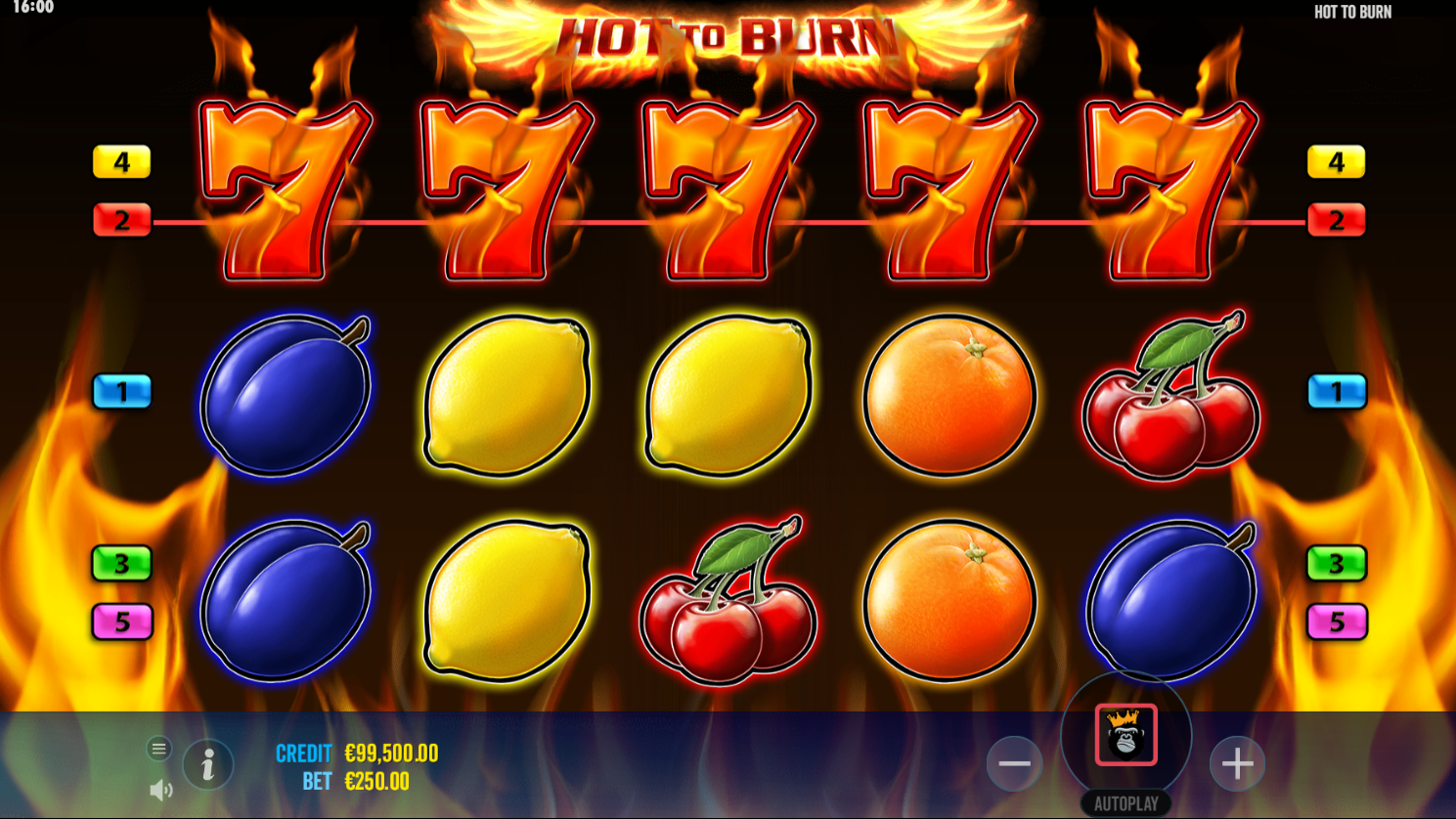Open the hamburger menu icon
Viewport: 1456px width, 819px height.
coord(158,749)
